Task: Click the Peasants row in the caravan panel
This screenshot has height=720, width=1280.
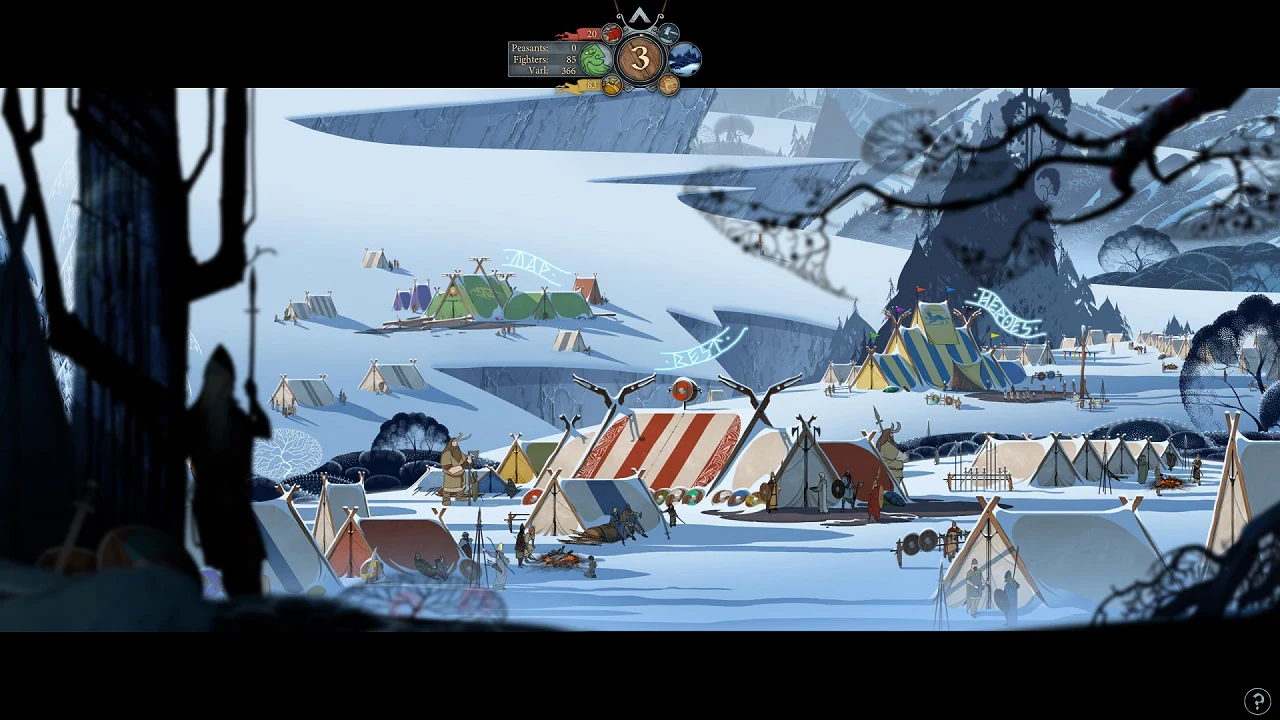Action: (x=543, y=47)
